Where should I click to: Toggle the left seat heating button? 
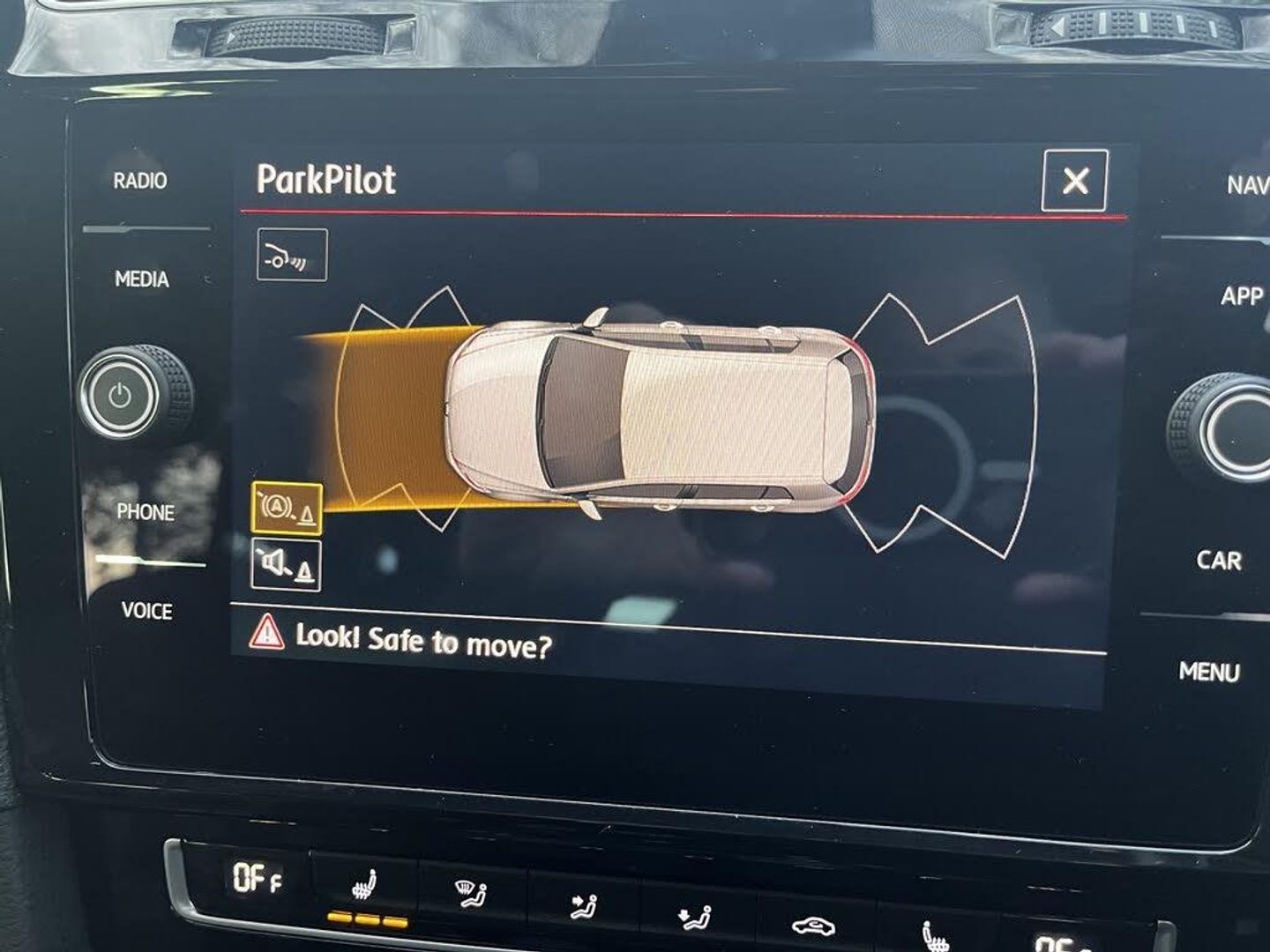point(362,889)
